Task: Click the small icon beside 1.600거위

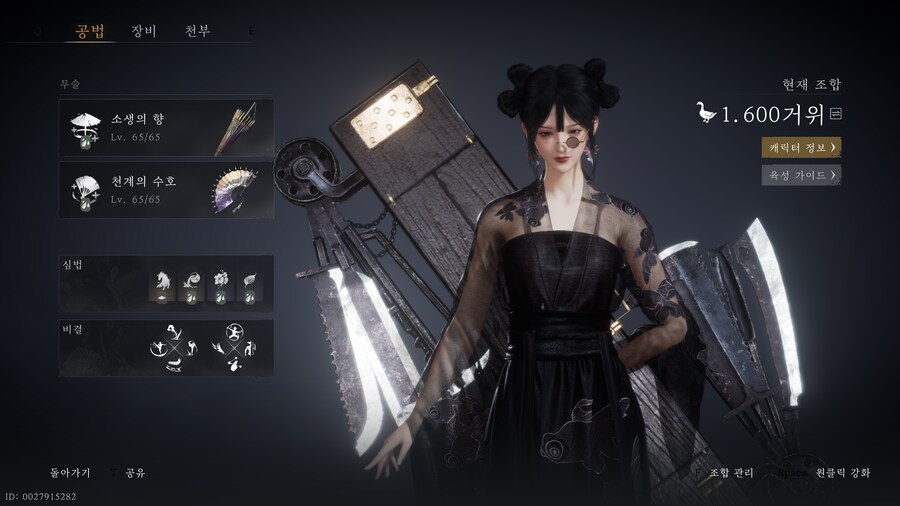Action: pos(836,114)
